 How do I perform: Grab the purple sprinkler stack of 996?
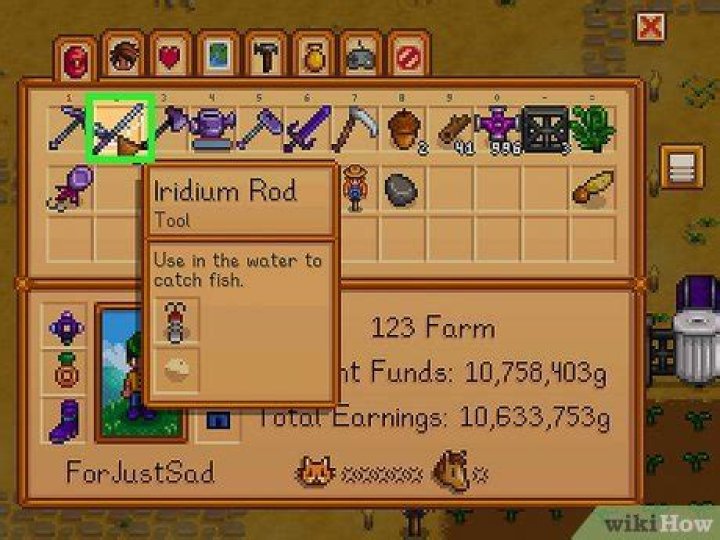pyautogui.click(x=499, y=128)
